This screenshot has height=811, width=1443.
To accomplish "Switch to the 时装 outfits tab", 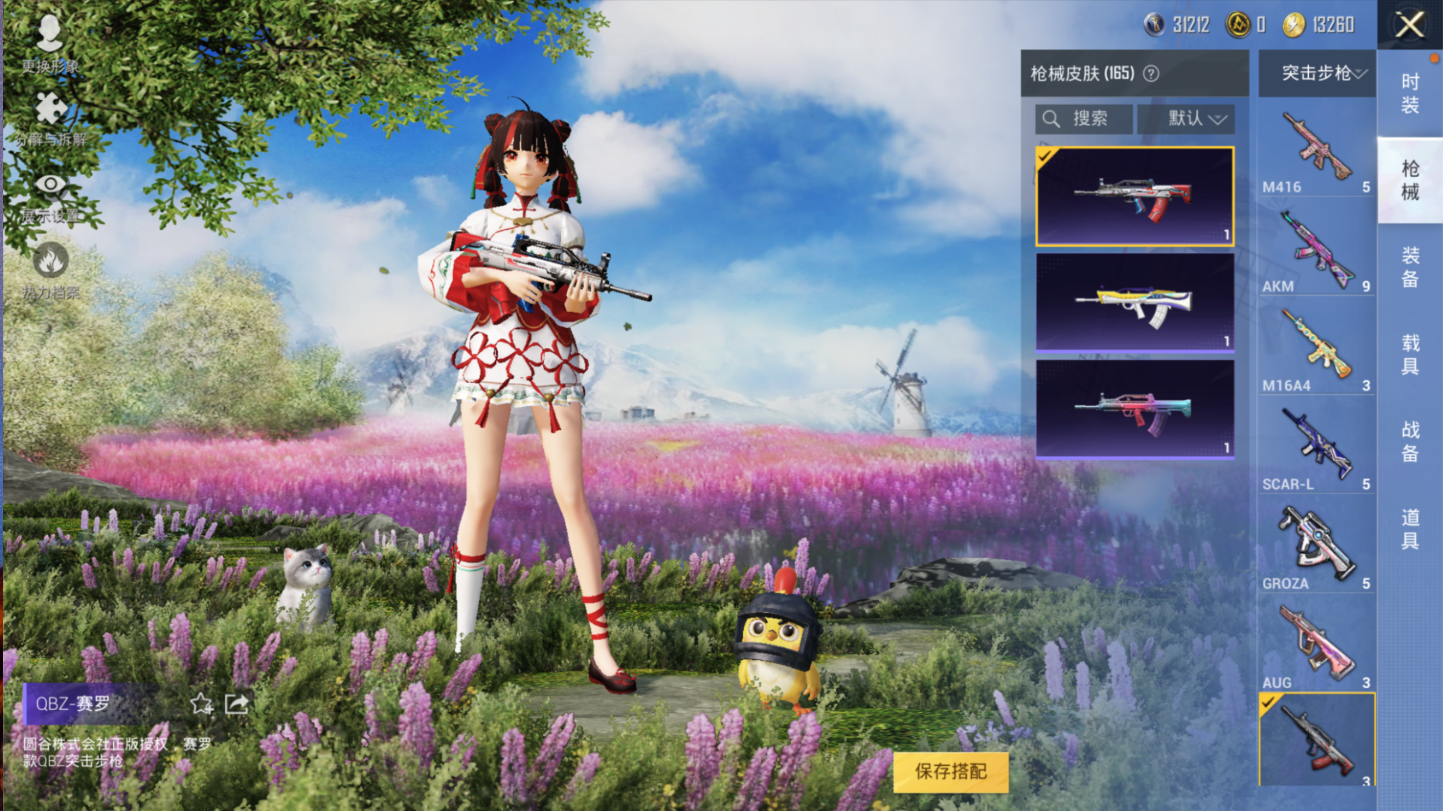I will 1410,93.
